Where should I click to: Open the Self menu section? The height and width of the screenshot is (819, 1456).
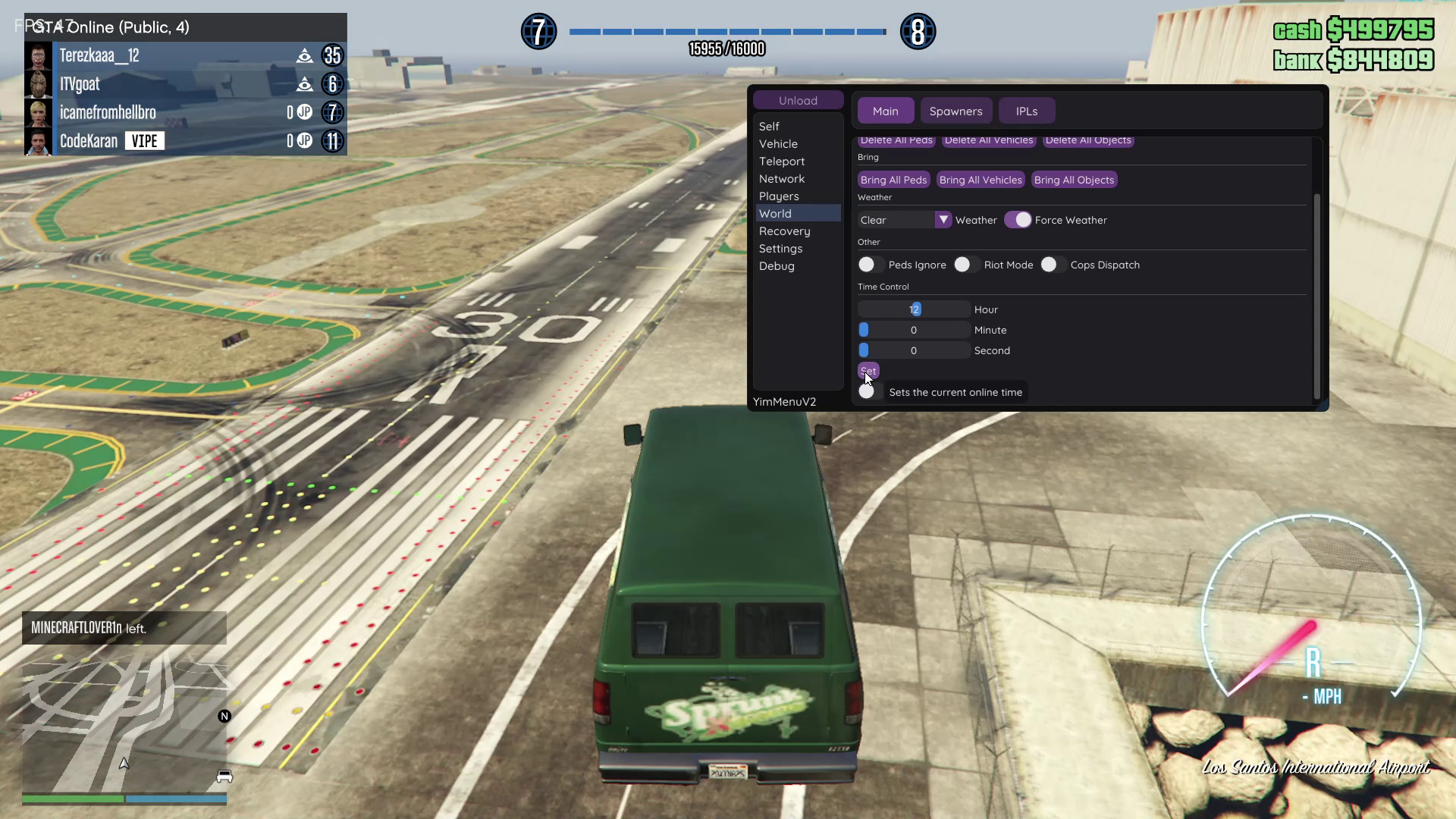tap(769, 127)
